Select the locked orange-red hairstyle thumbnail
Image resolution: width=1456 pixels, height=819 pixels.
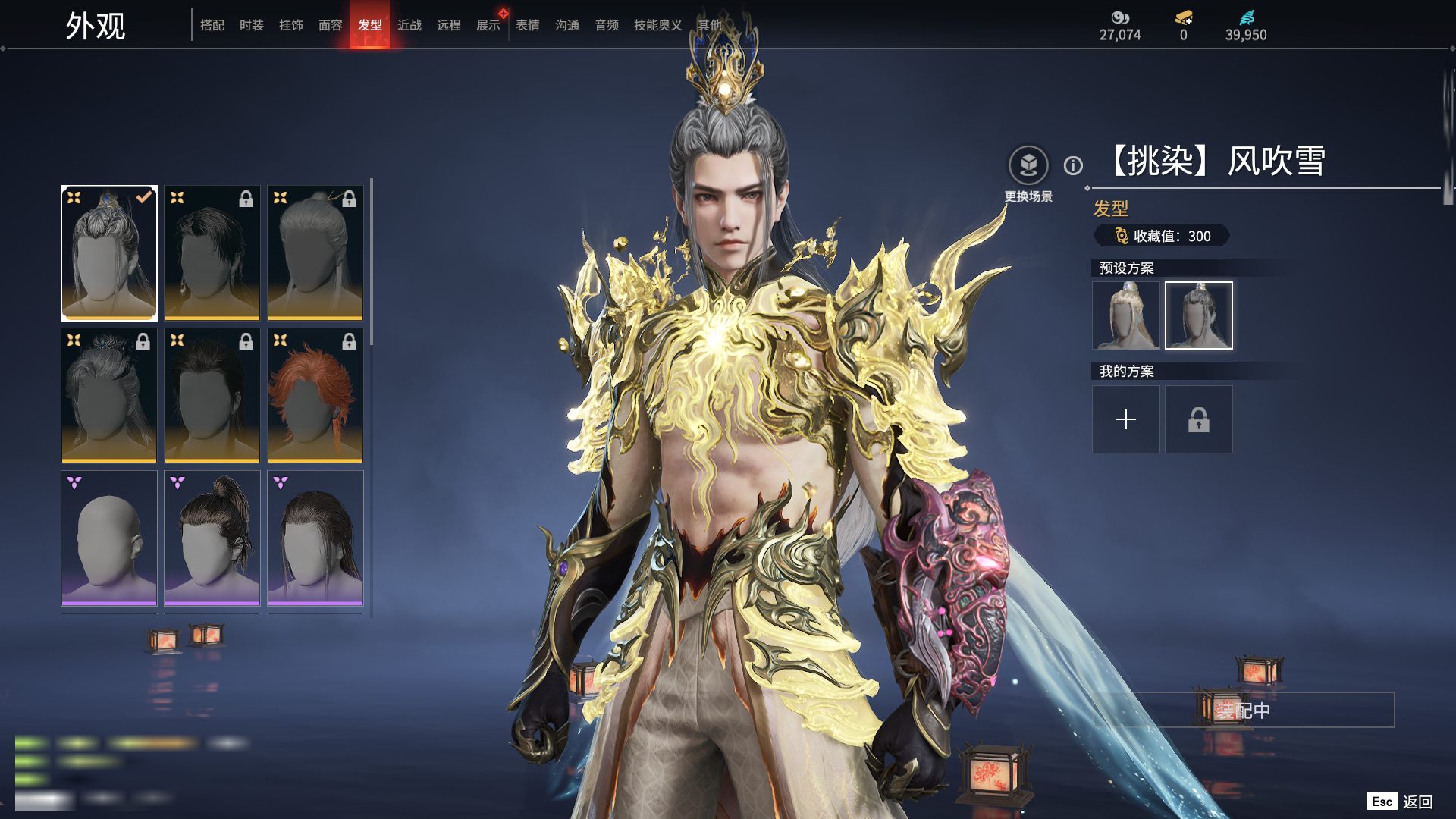click(x=315, y=395)
